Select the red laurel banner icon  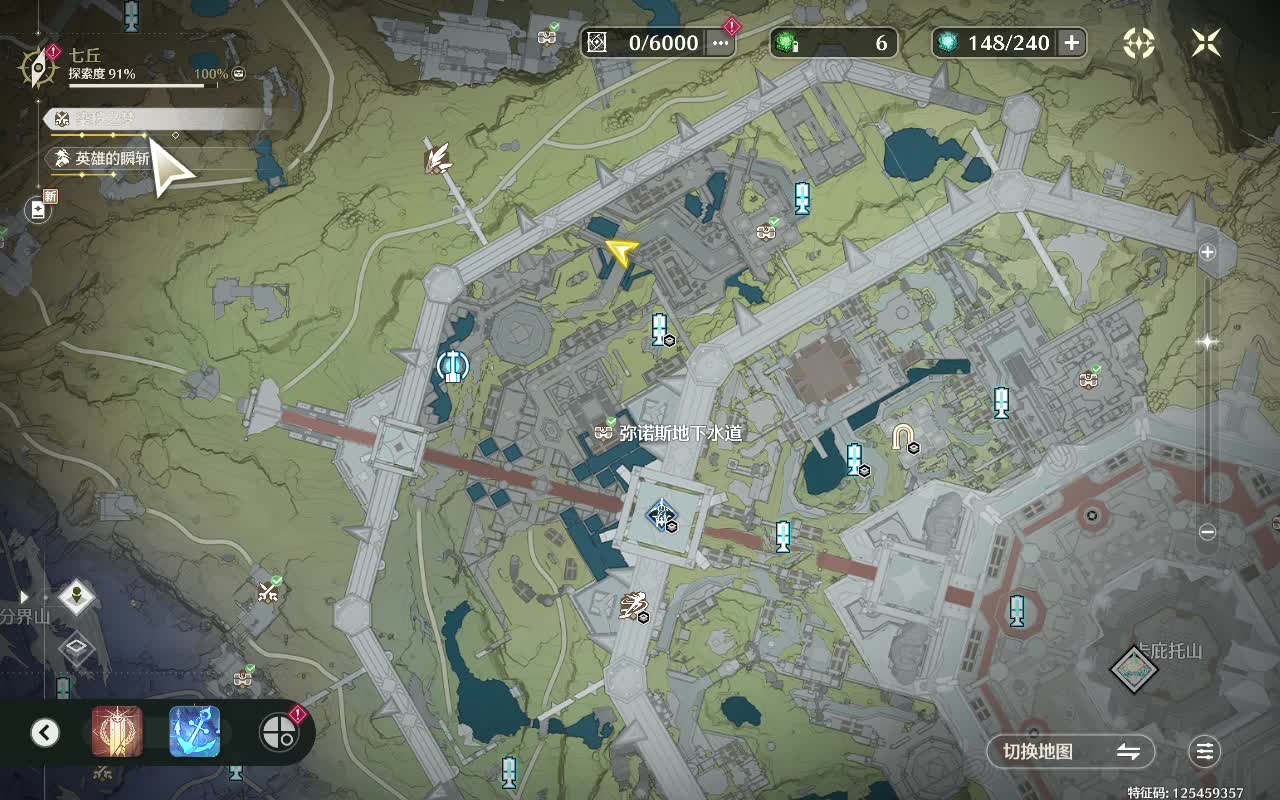tap(117, 732)
